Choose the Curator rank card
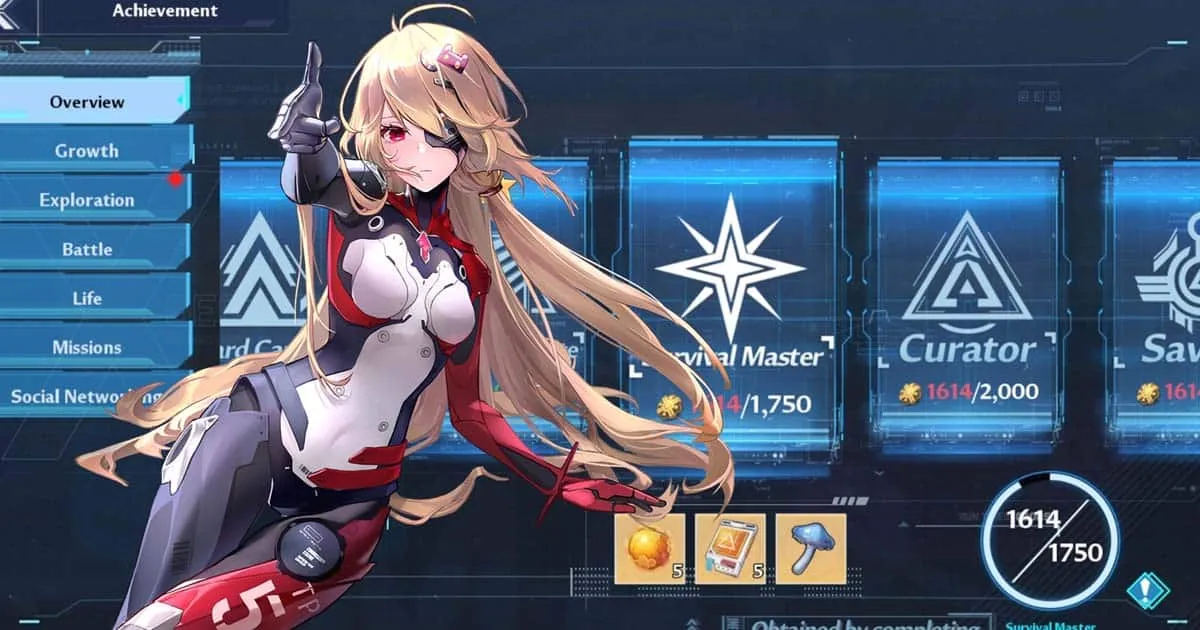The image size is (1200, 630). click(966, 300)
